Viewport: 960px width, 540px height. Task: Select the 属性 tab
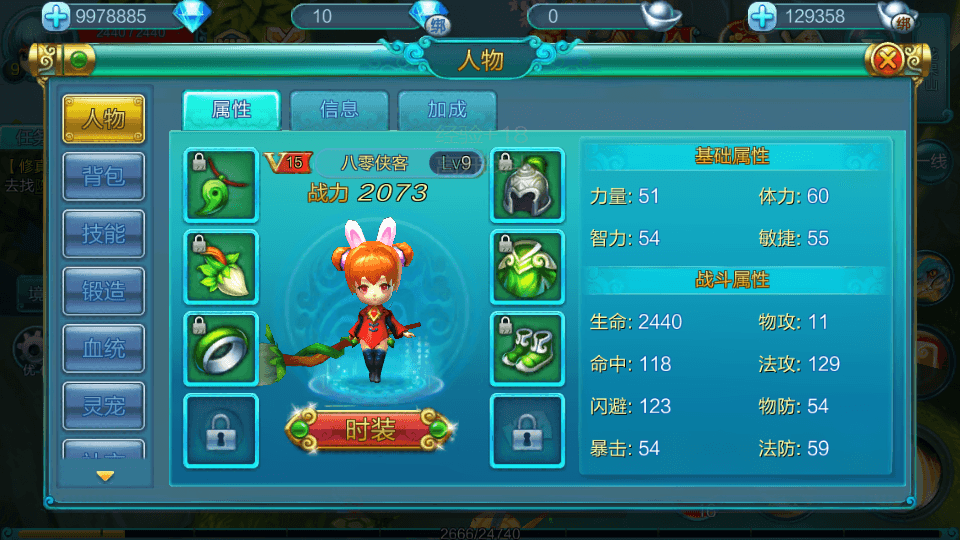click(231, 110)
